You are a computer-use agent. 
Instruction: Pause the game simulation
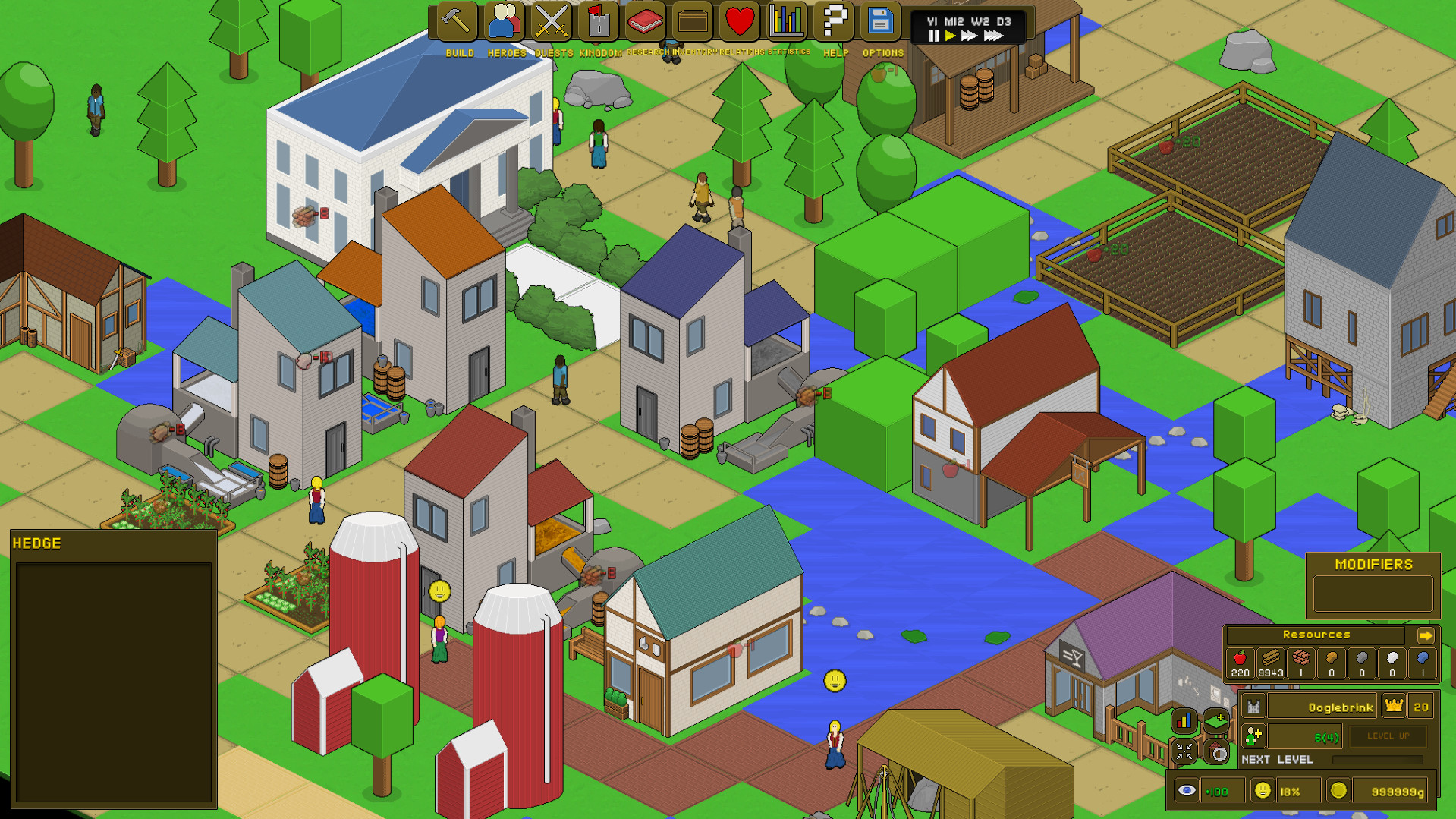[933, 35]
